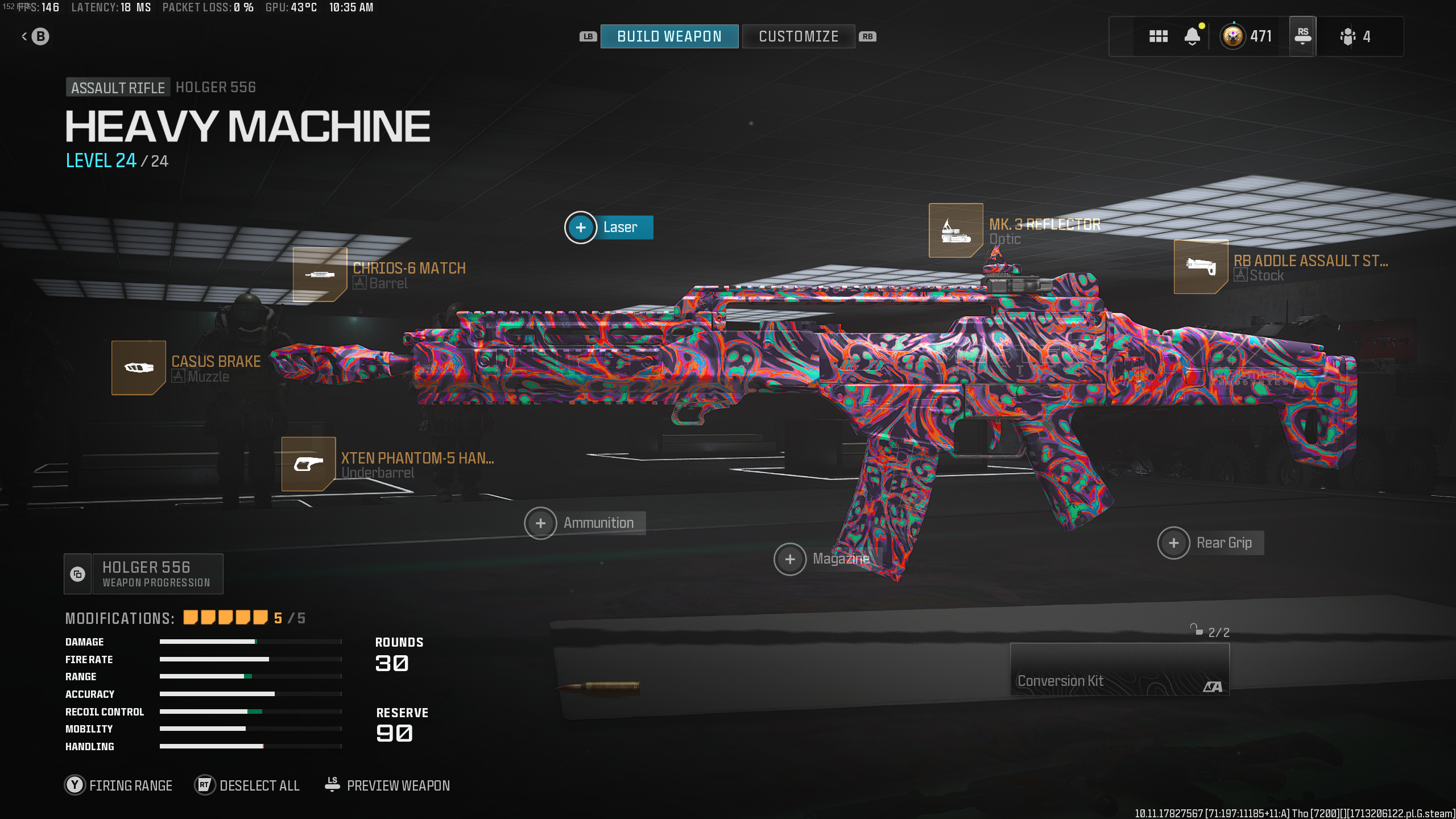The width and height of the screenshot is (1456, 819).
Task: Select the Chrios-6 Match barrel slot
Action: tap(320, 275)
